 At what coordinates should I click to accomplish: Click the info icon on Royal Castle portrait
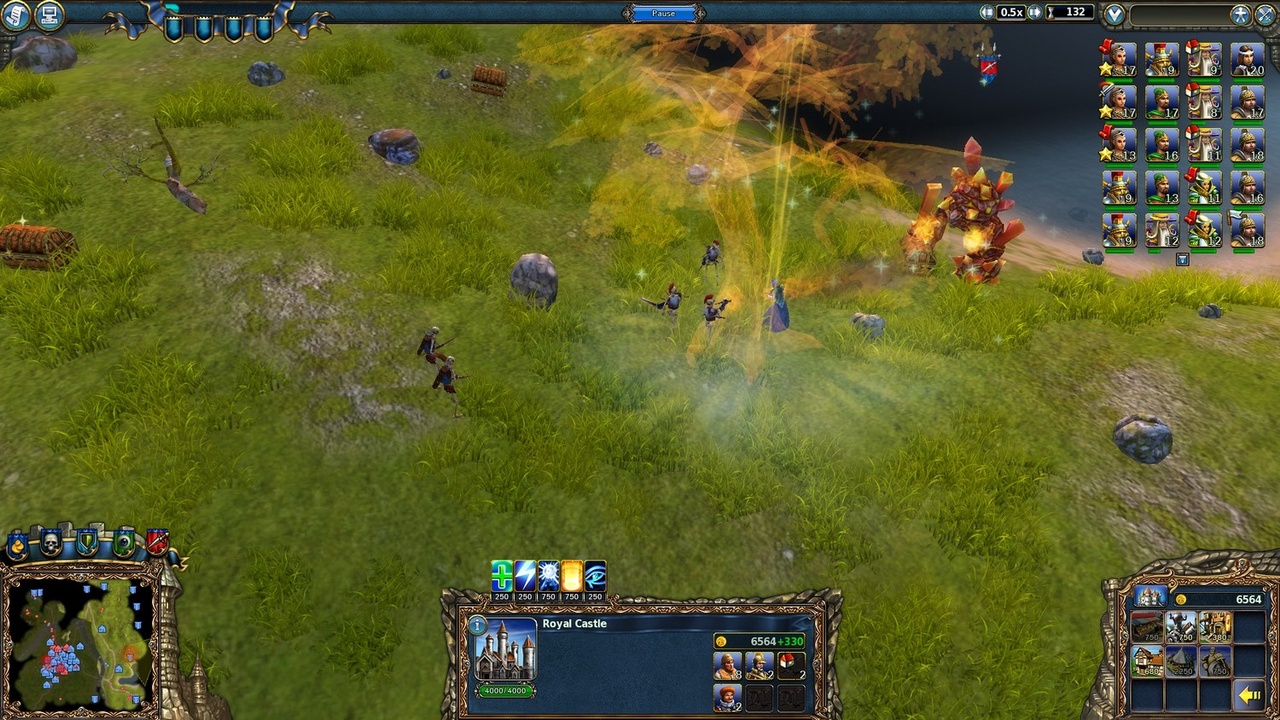click(477, 626)
